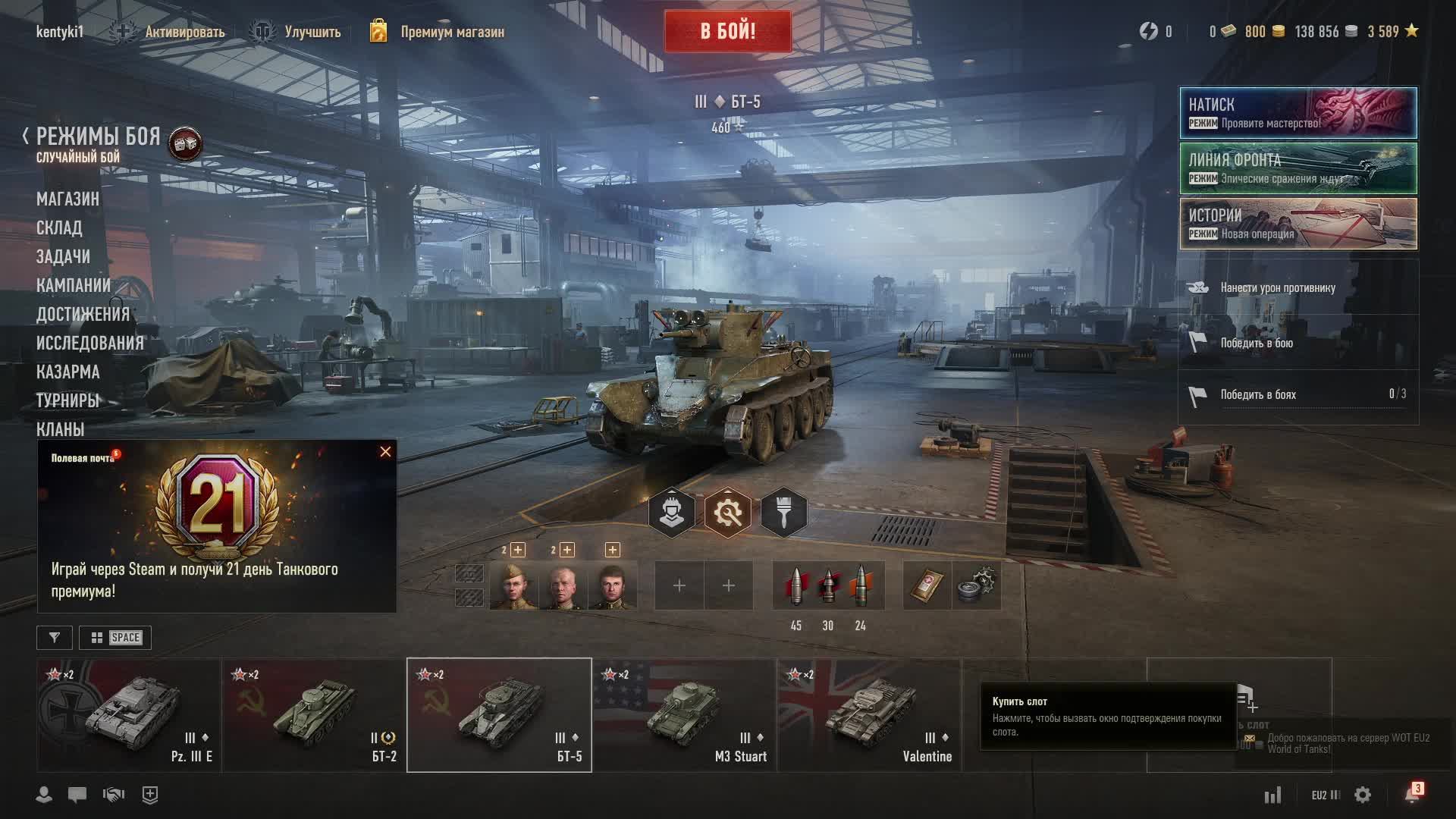Open the МАГАЗИН menu entry
1456x819 pixels.
67,199
